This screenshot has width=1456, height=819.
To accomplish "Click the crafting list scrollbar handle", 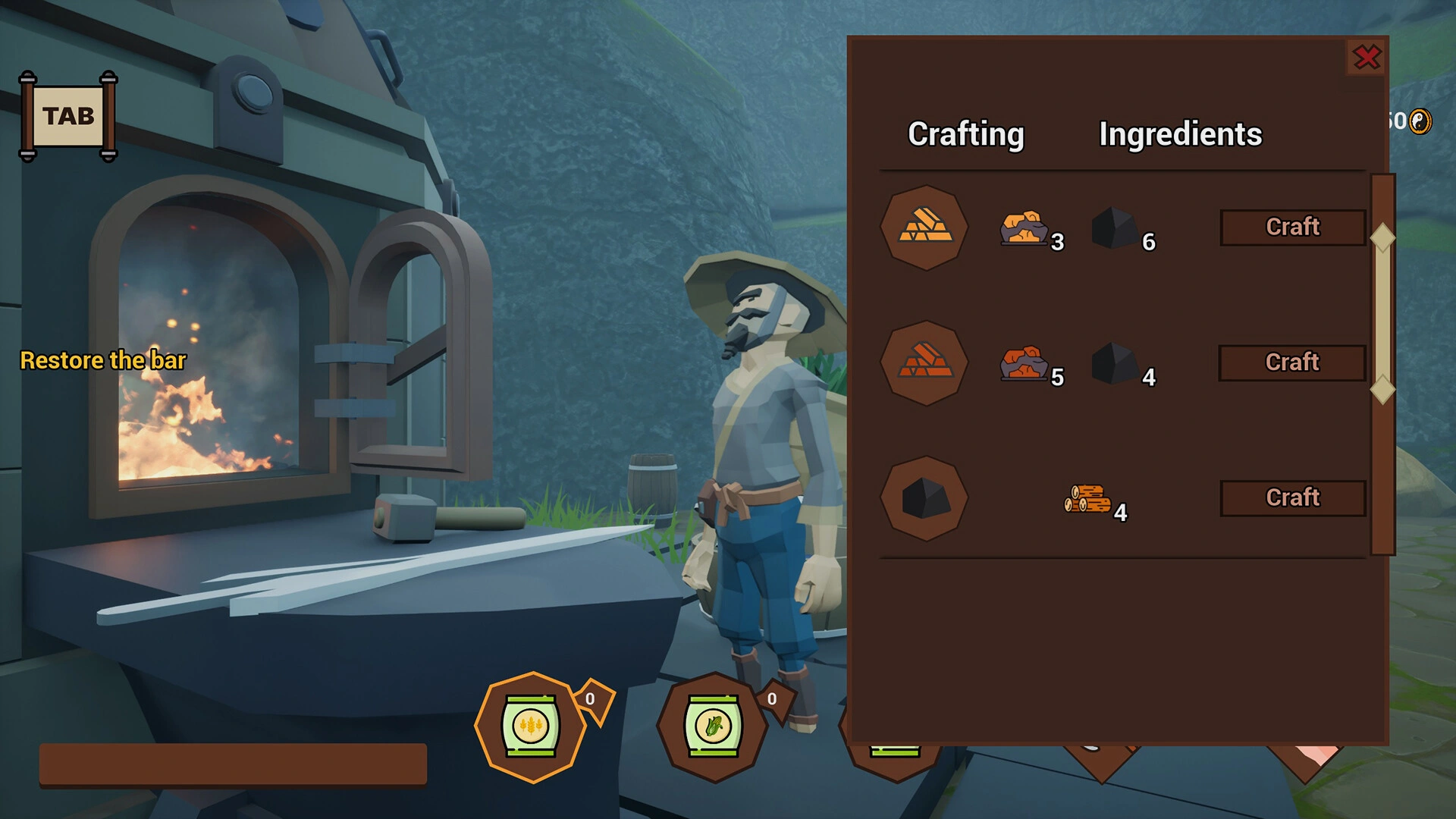I will point(1382,313).
